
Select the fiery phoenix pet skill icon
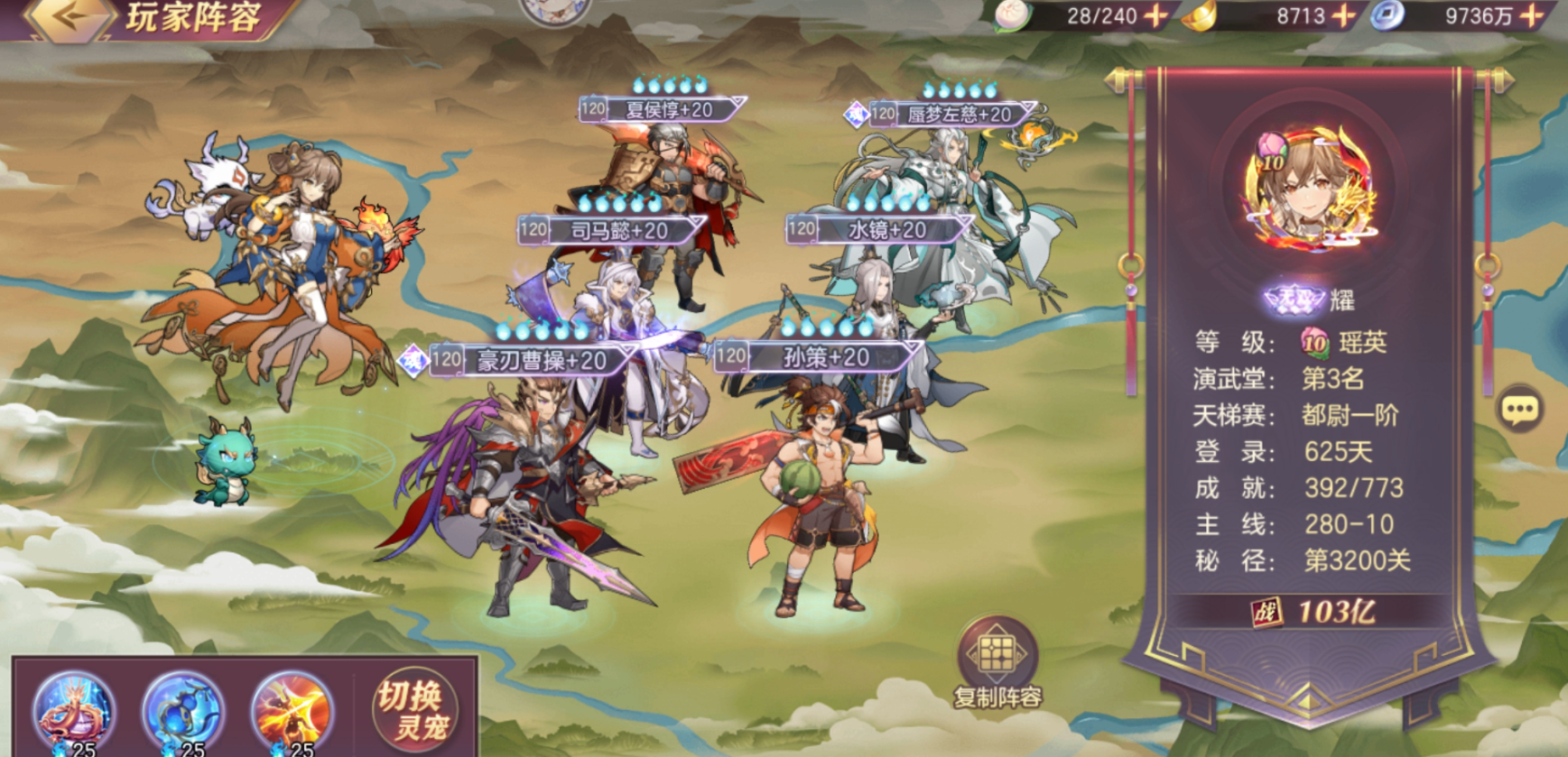coord(292,711)
